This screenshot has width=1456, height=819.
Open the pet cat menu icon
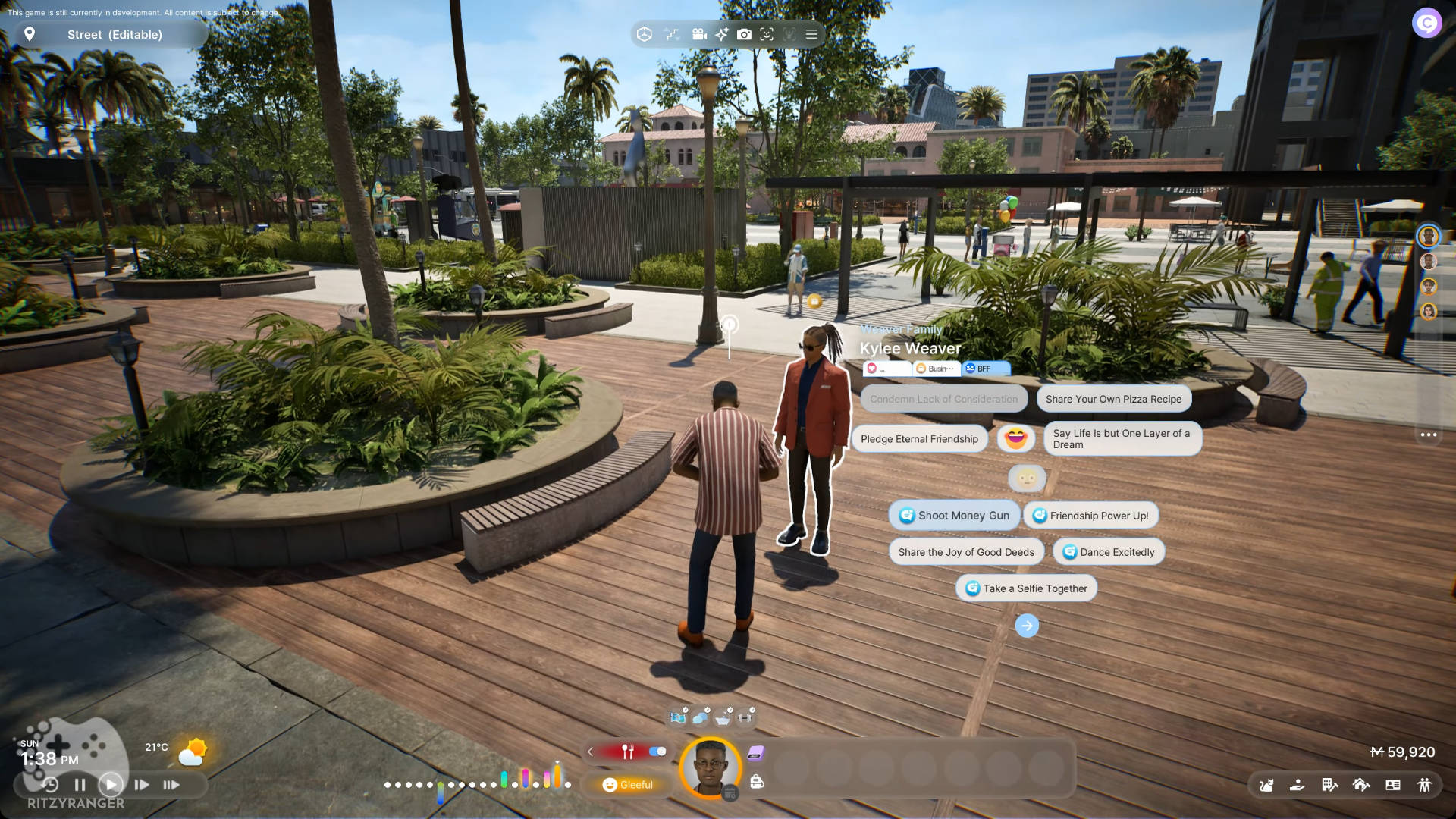pos(1266,786)
